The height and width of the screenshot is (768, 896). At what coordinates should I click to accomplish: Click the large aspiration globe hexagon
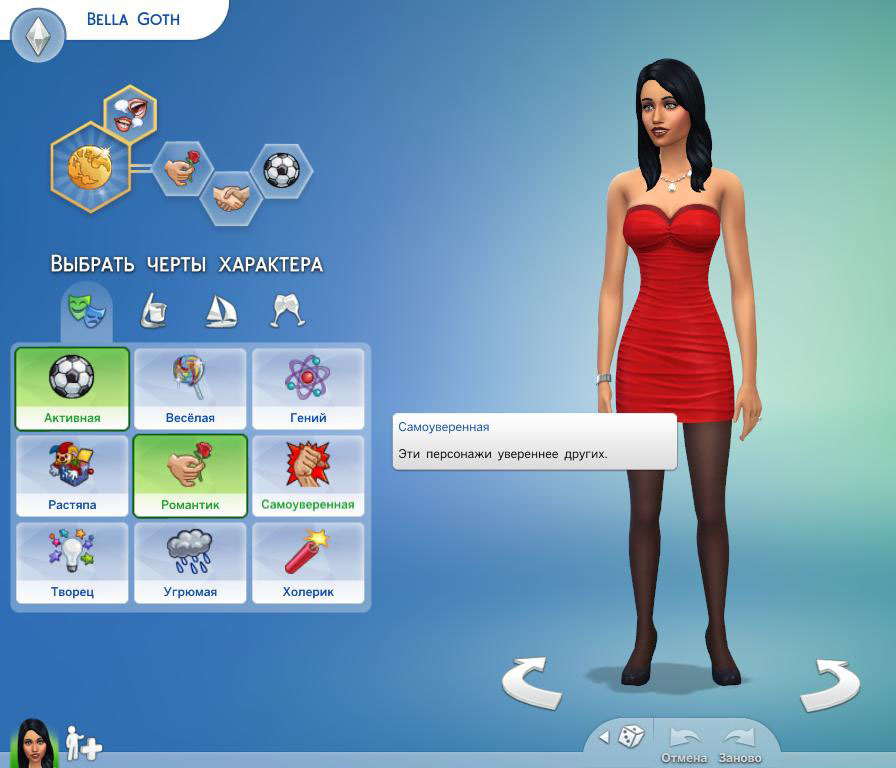pos(89,167)
